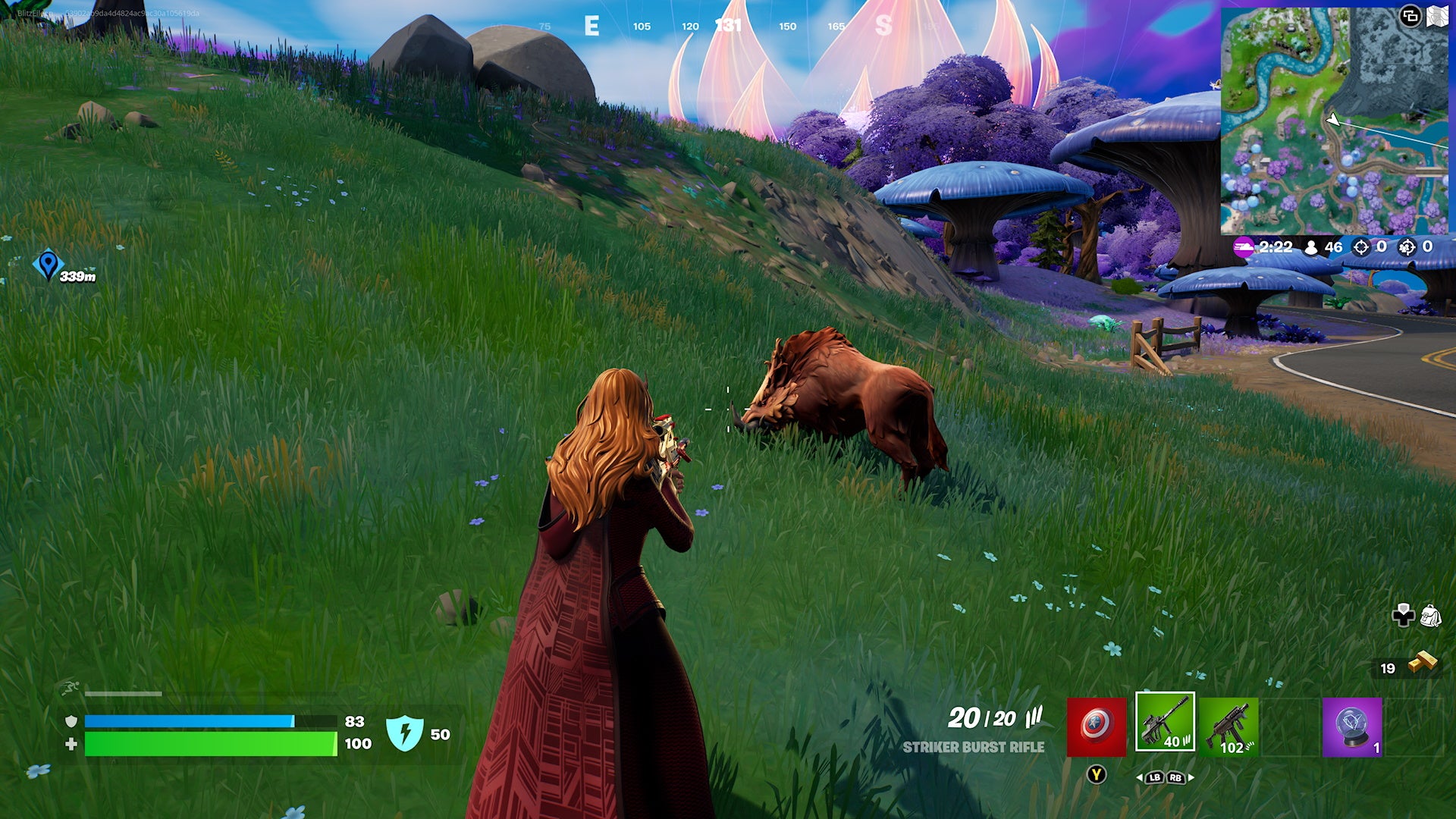Click the left arrow beside LB prompt
The height and width of the screenshot is (819, 1456).
pyautogui.click(x=1141, y=777)
